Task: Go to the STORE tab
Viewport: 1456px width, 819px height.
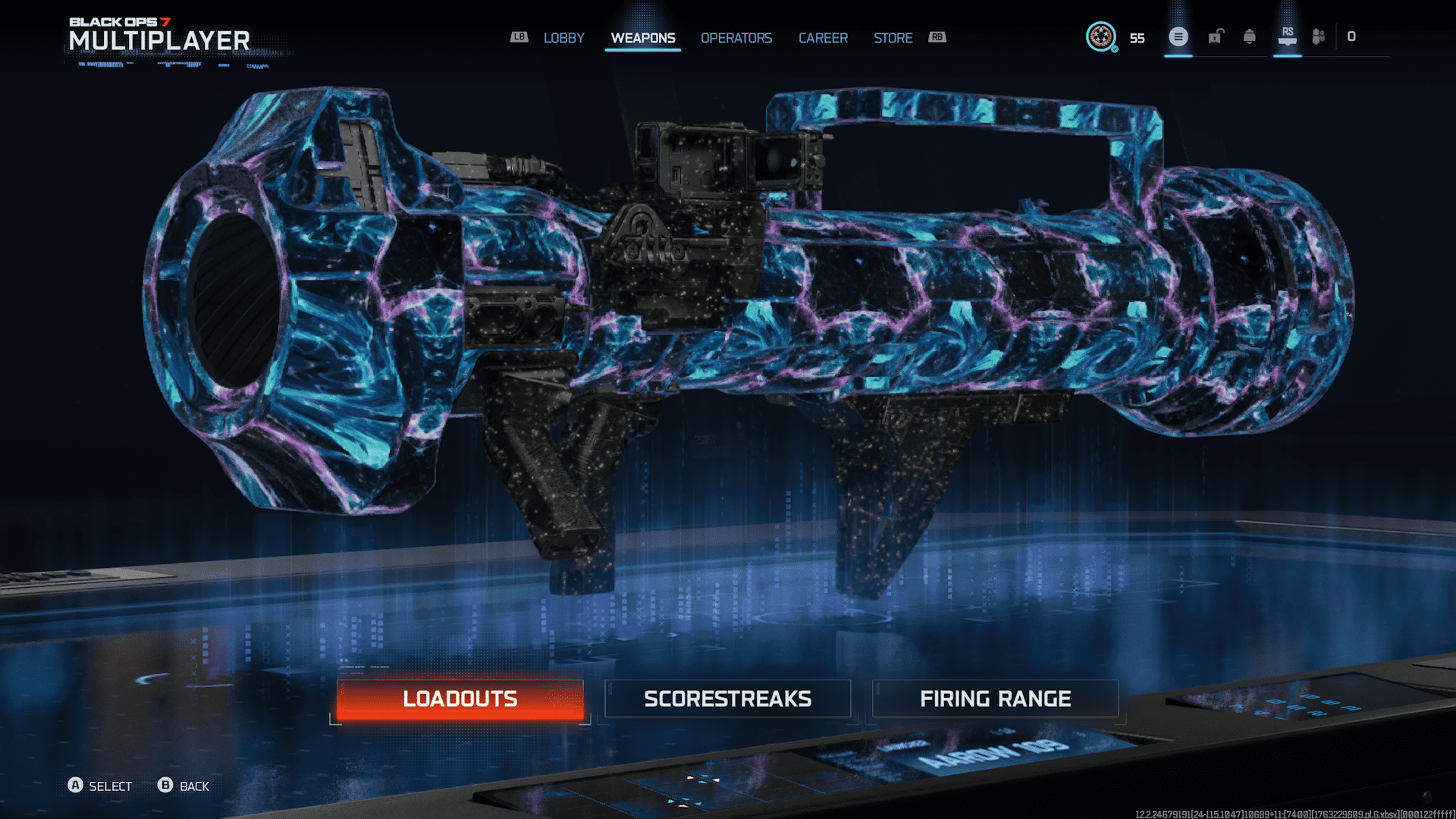Action: point(893,38)
